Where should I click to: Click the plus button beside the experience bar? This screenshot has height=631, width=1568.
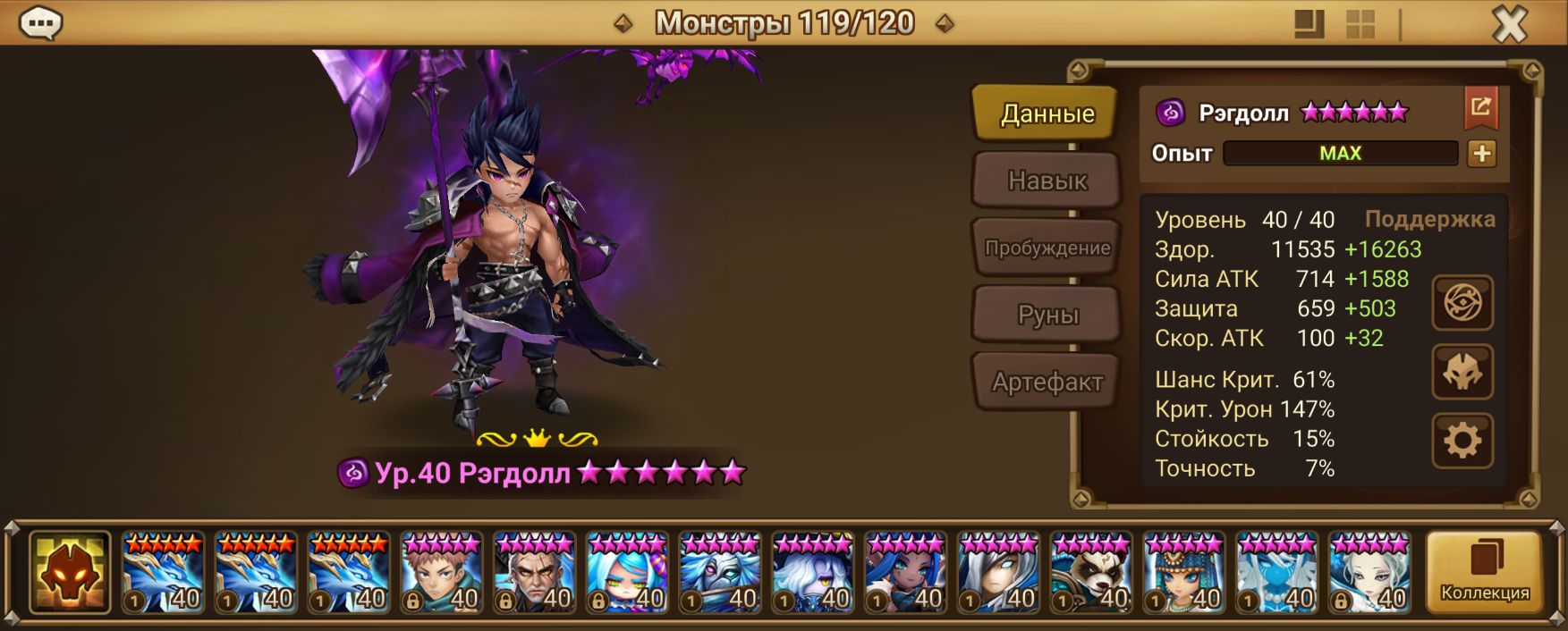coord(1481,154)
